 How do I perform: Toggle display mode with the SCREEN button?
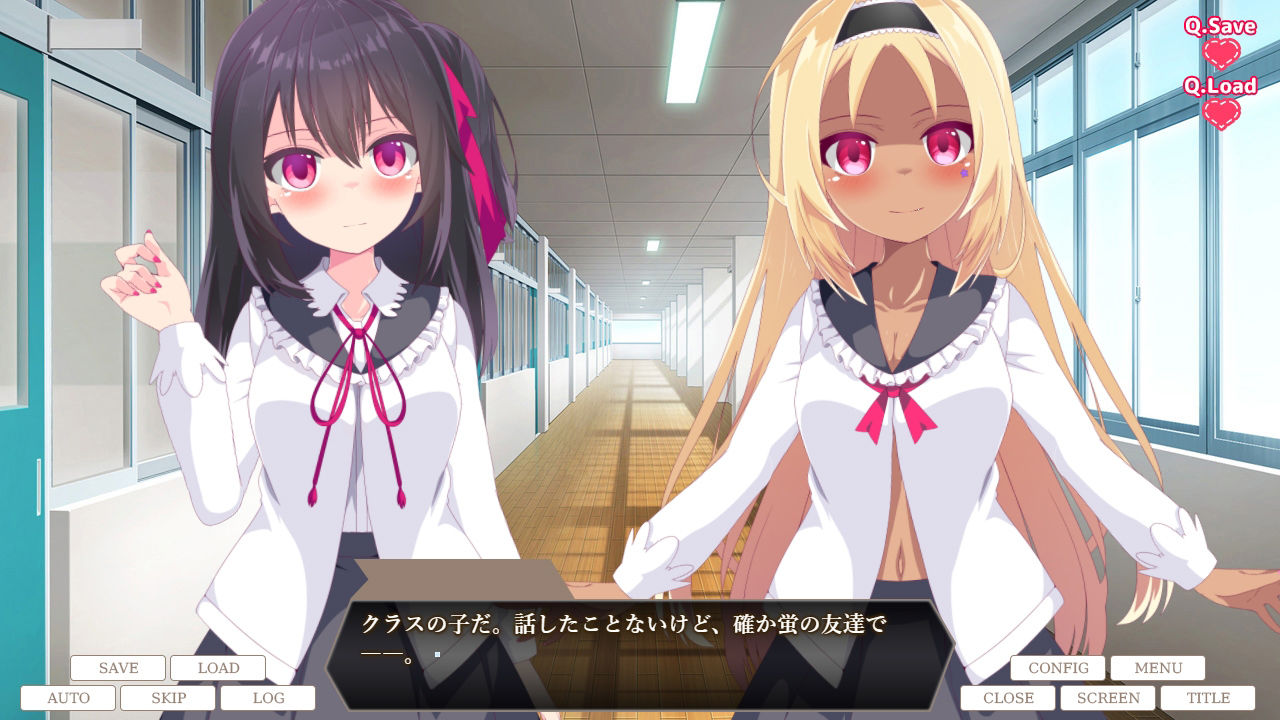point(1106,697)
